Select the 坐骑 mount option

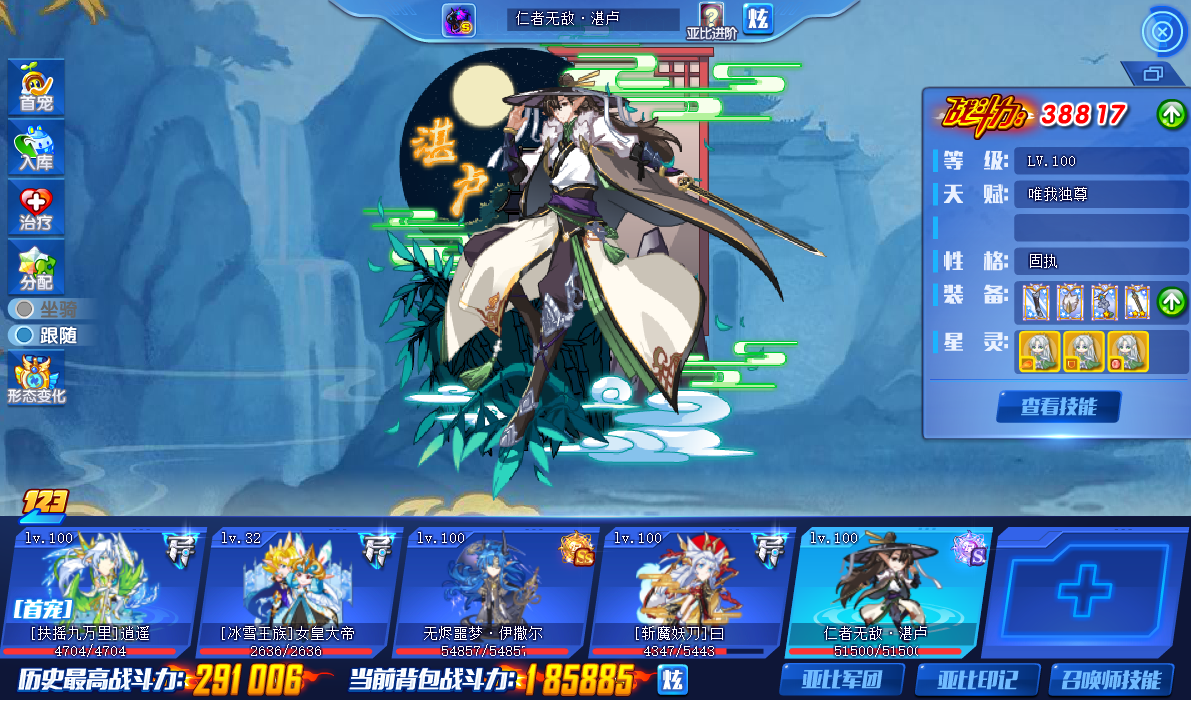tap(48, 309)
